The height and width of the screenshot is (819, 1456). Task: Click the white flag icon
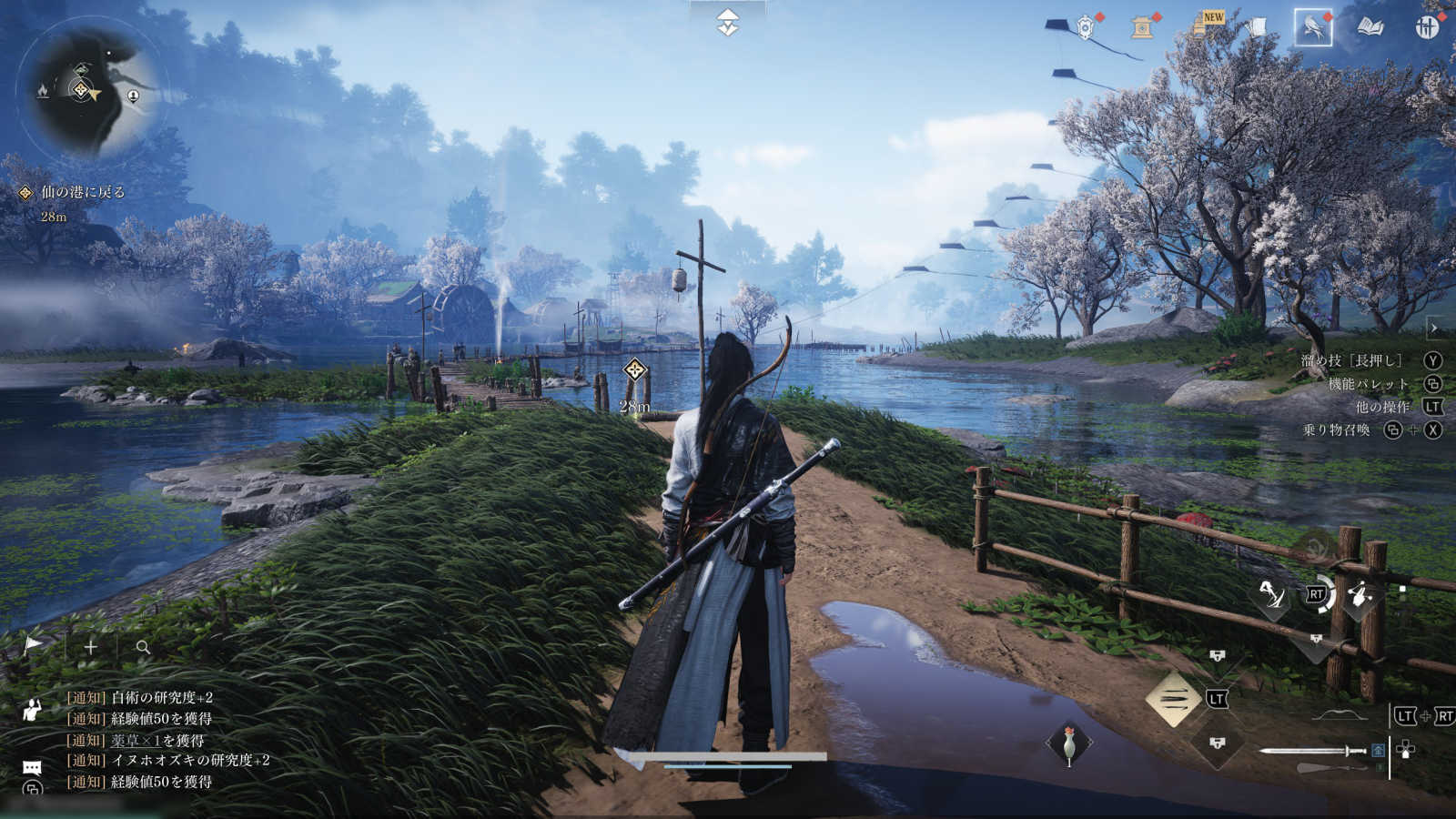[x=34, y=646]
